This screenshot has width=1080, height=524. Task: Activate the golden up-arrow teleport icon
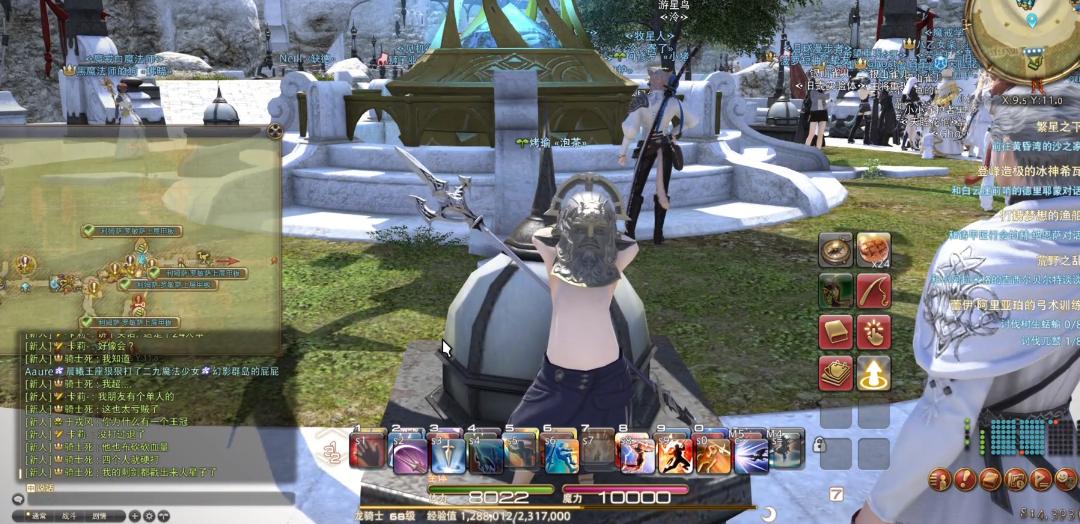[x=873, y=373]
